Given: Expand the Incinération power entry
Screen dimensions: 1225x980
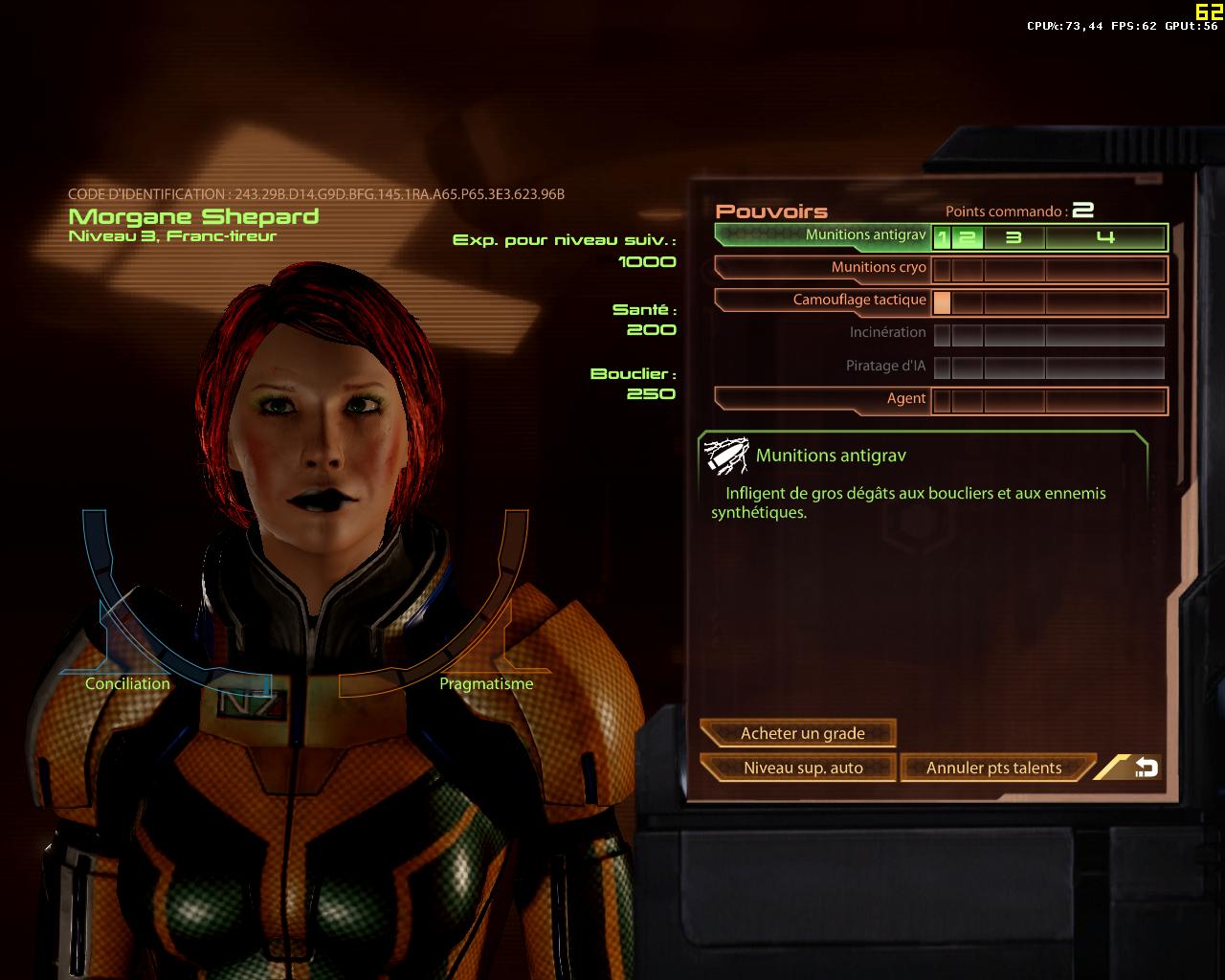Looking at the screenshot, I should click(x=888, y=333).
